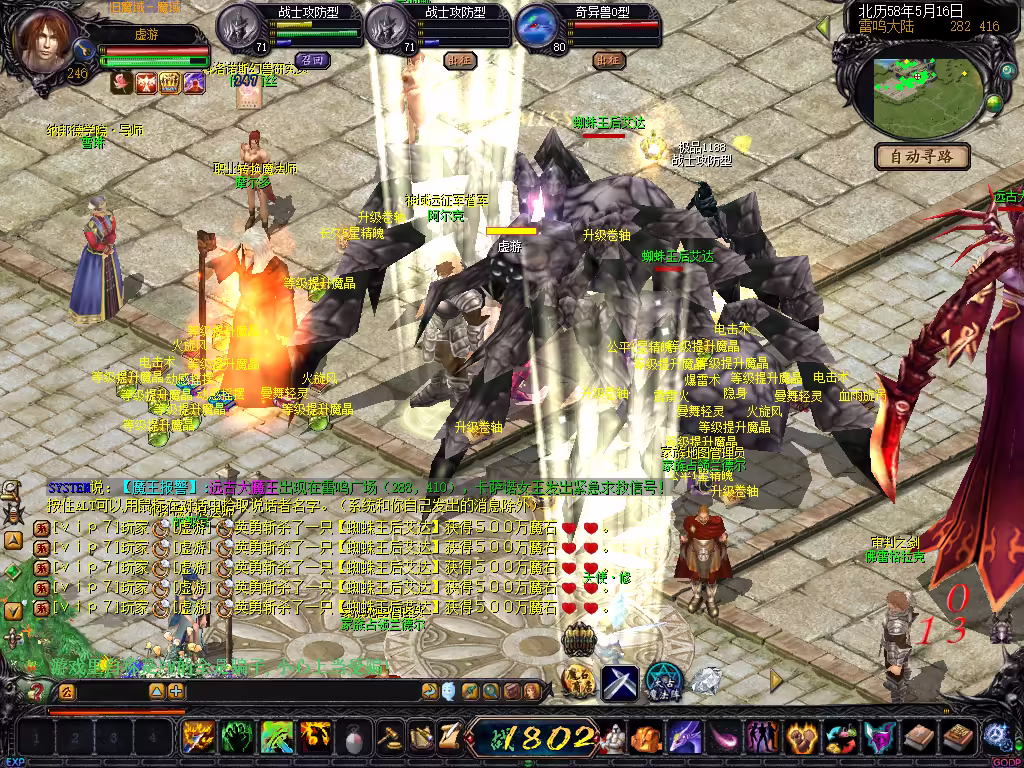Activate the crossed swords skill icon
This screenshot has width=1024, height=768.
[x=620, y=682]
